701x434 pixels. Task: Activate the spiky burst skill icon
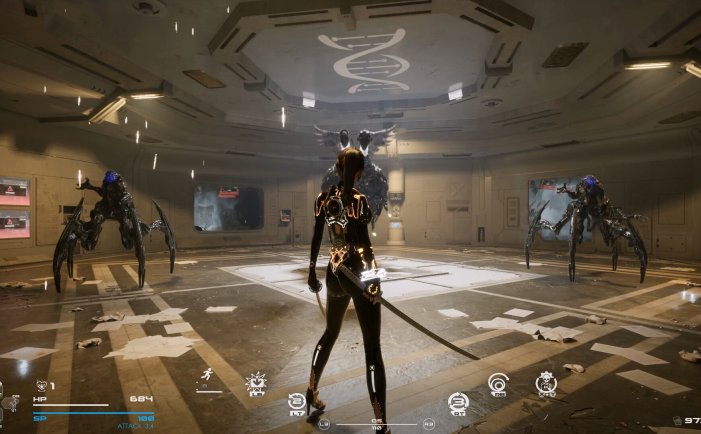click(256, 382)
